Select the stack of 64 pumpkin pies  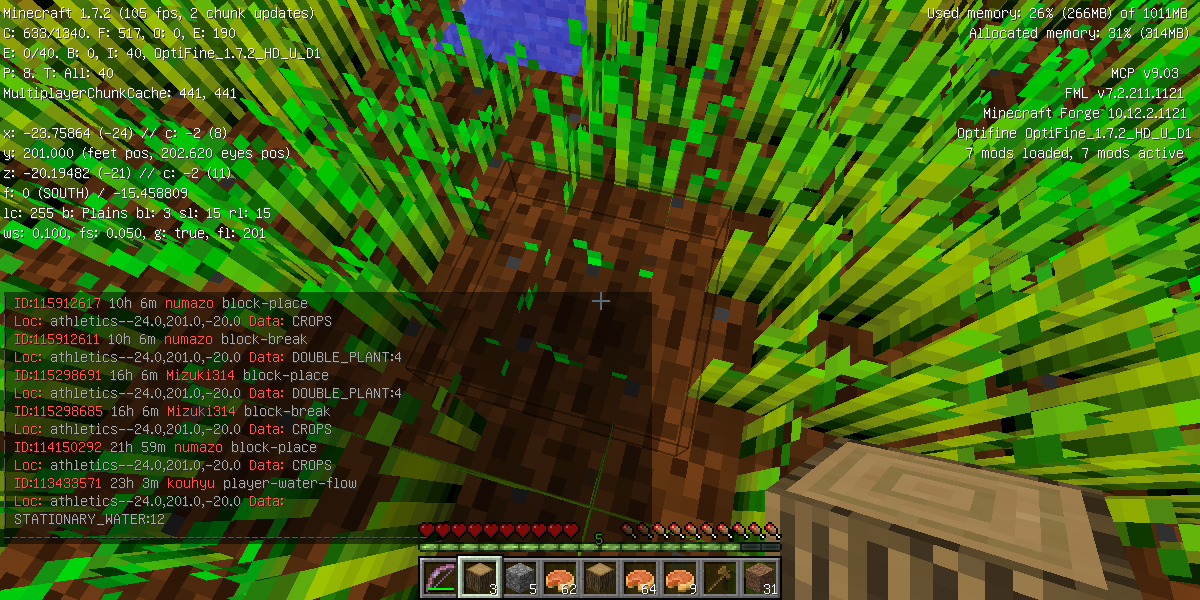tap(638, 578)
